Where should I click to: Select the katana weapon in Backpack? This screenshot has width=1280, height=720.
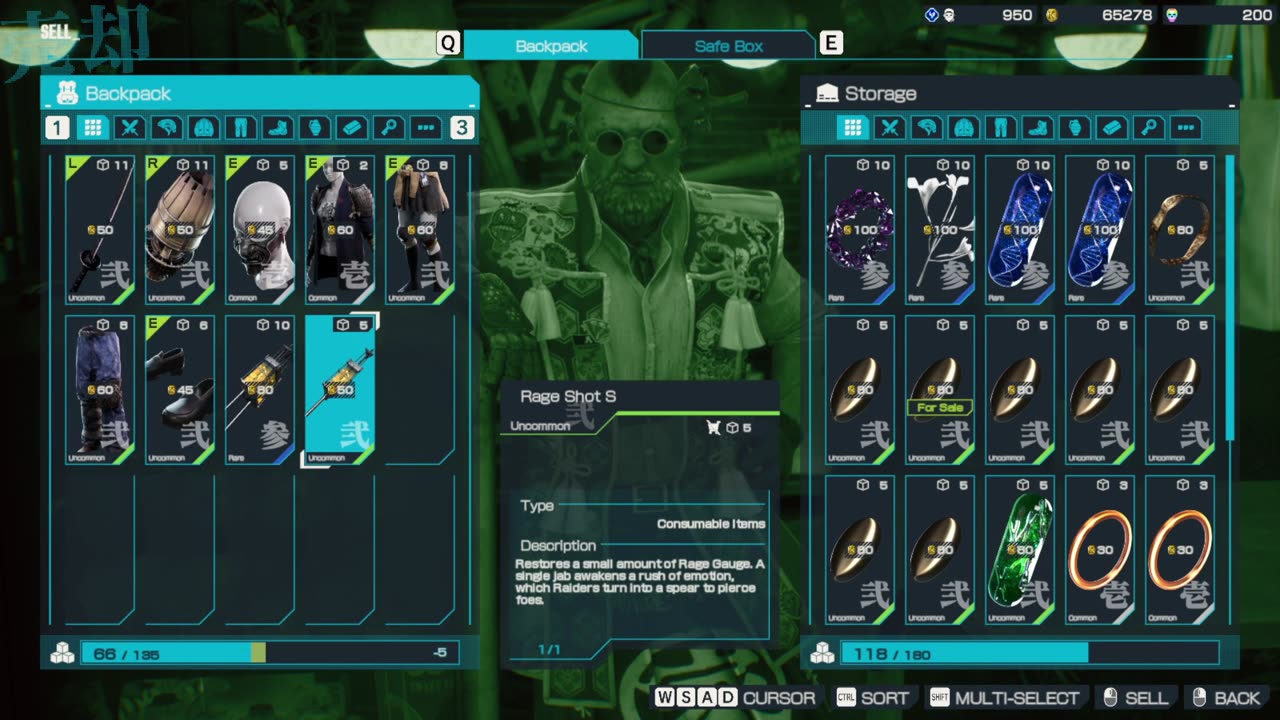pyautogui.click(x=100, y=230)
